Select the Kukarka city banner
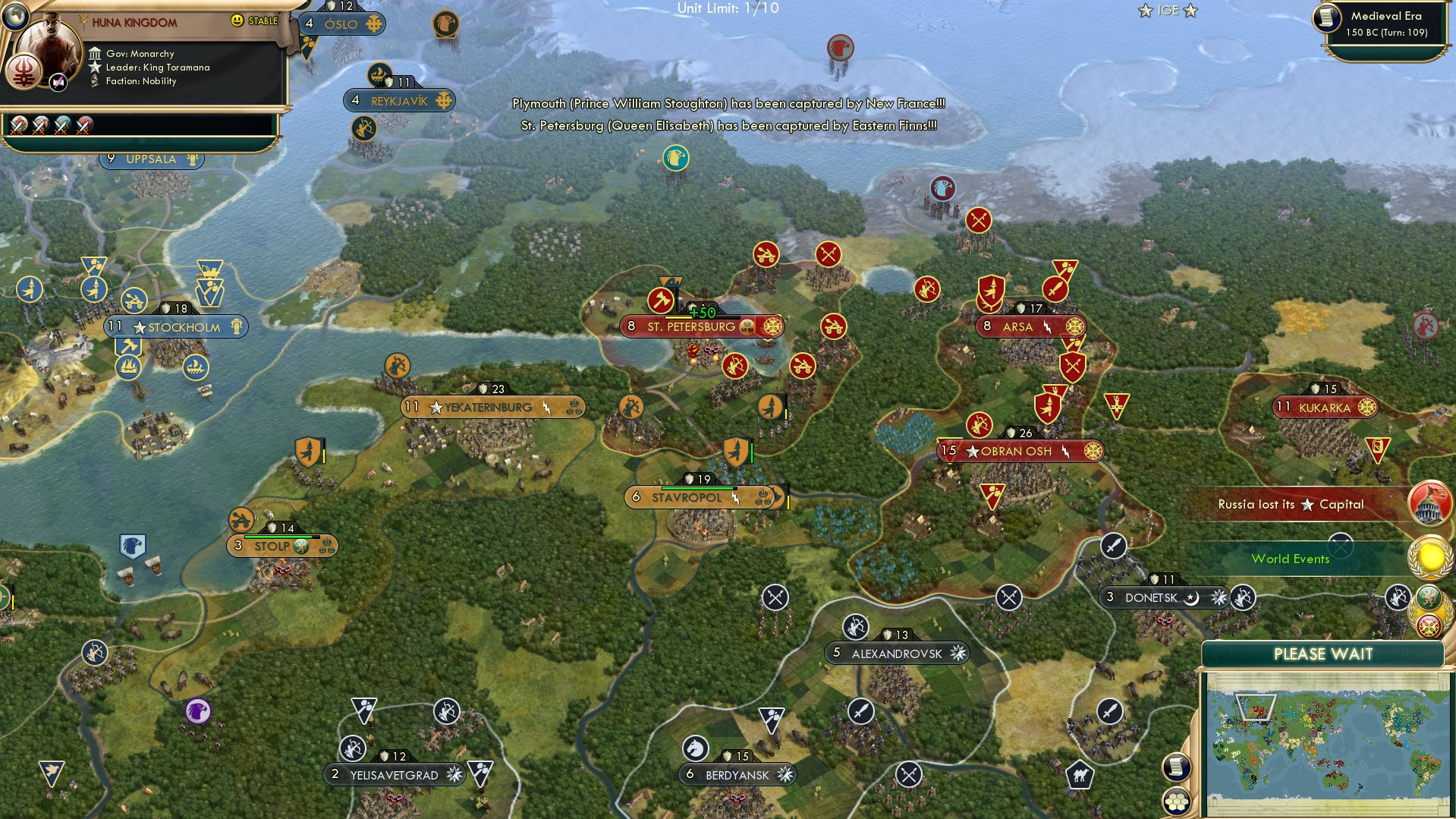 pos(1325,408)
